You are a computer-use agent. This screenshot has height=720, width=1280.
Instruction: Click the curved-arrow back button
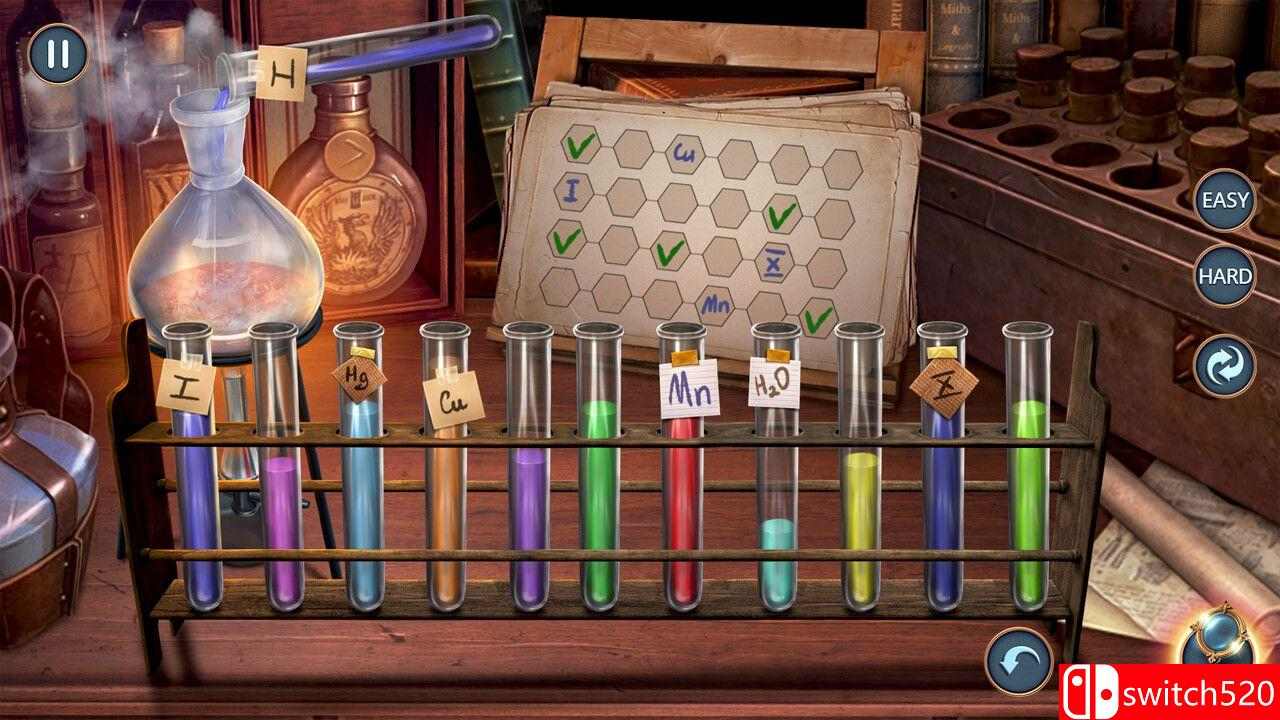[1018, 661]
